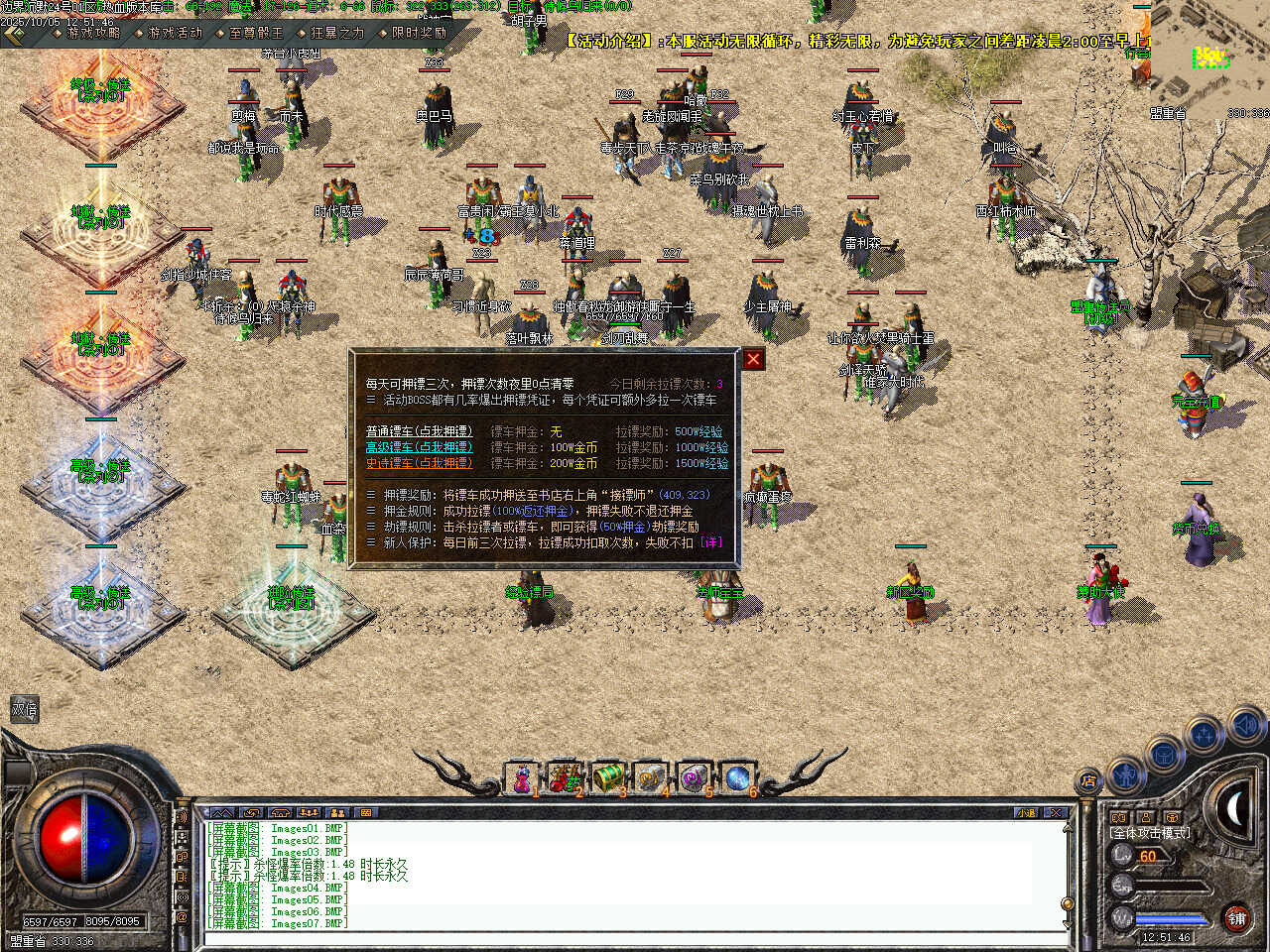Image resolution: width=1270 pixels, height=952 pixels.
Task: Open the 游戏活动 events menu
Action: point(175,32)
